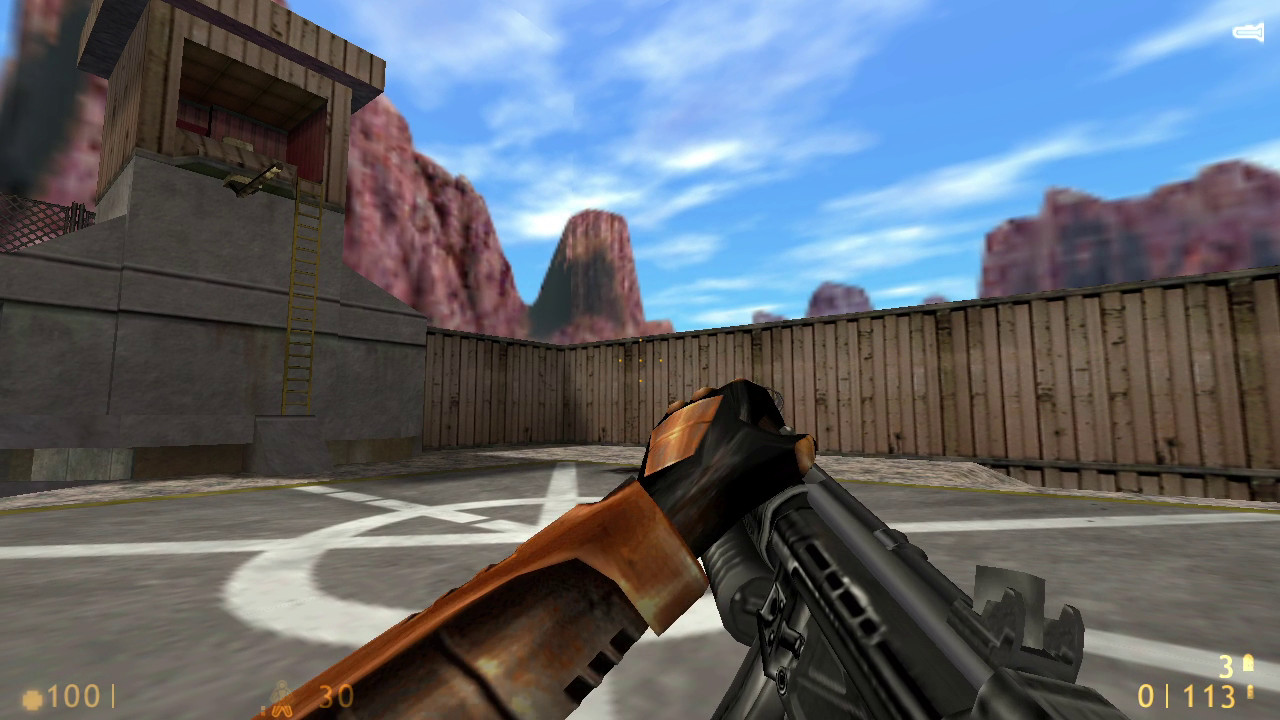Click the bullet icon beside ammo reserve 113
Screen dimensions: 1280x720
pyautogui.click(x=1250, y=693)
